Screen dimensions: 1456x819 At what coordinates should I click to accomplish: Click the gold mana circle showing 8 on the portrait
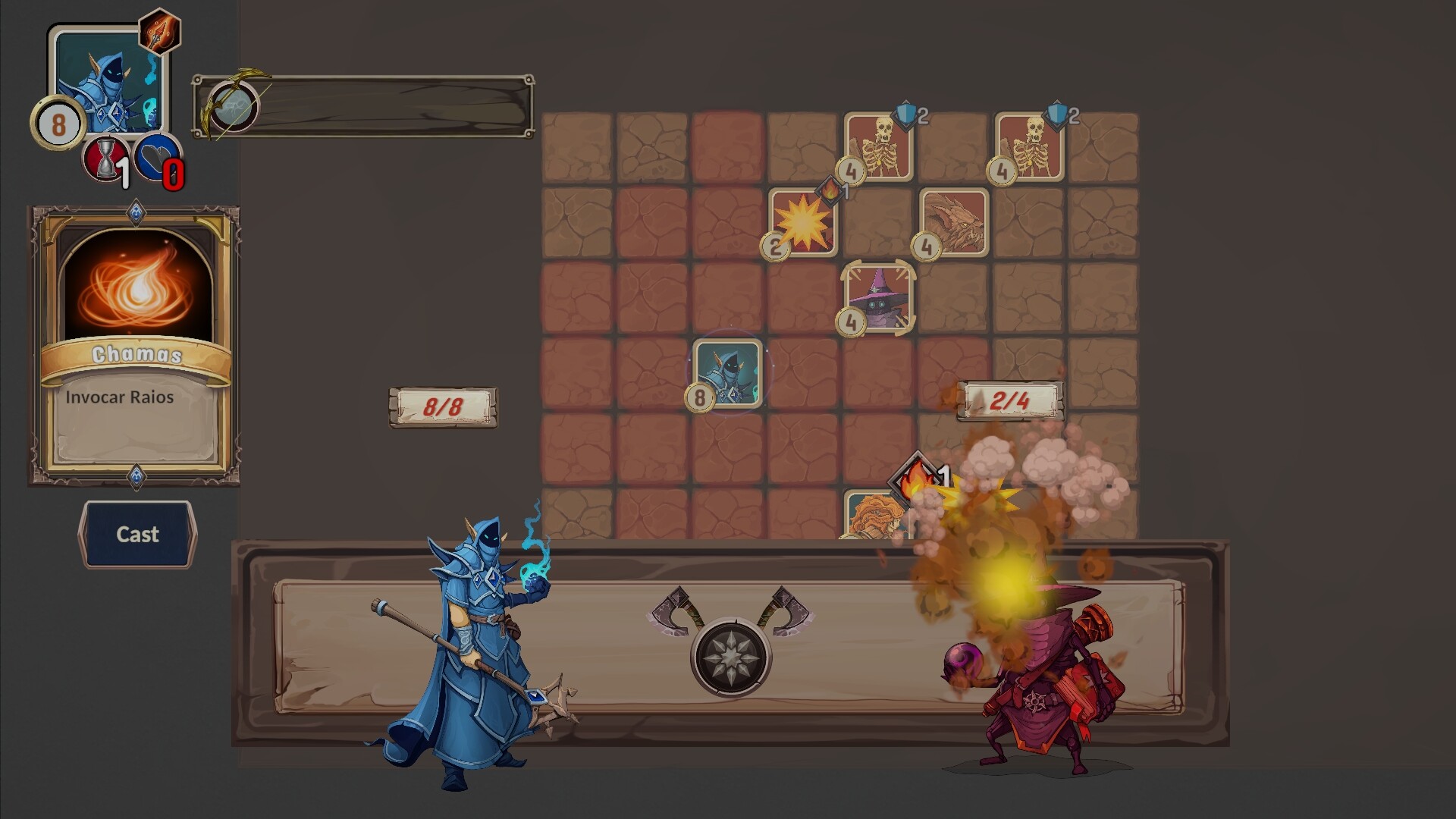tap(58, 123)
